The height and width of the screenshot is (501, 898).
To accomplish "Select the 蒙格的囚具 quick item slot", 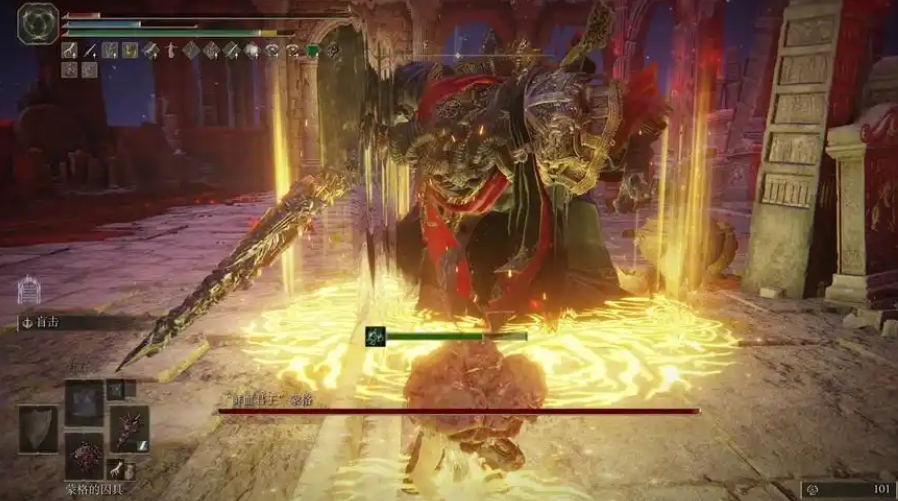I will [x=84, y=454].
